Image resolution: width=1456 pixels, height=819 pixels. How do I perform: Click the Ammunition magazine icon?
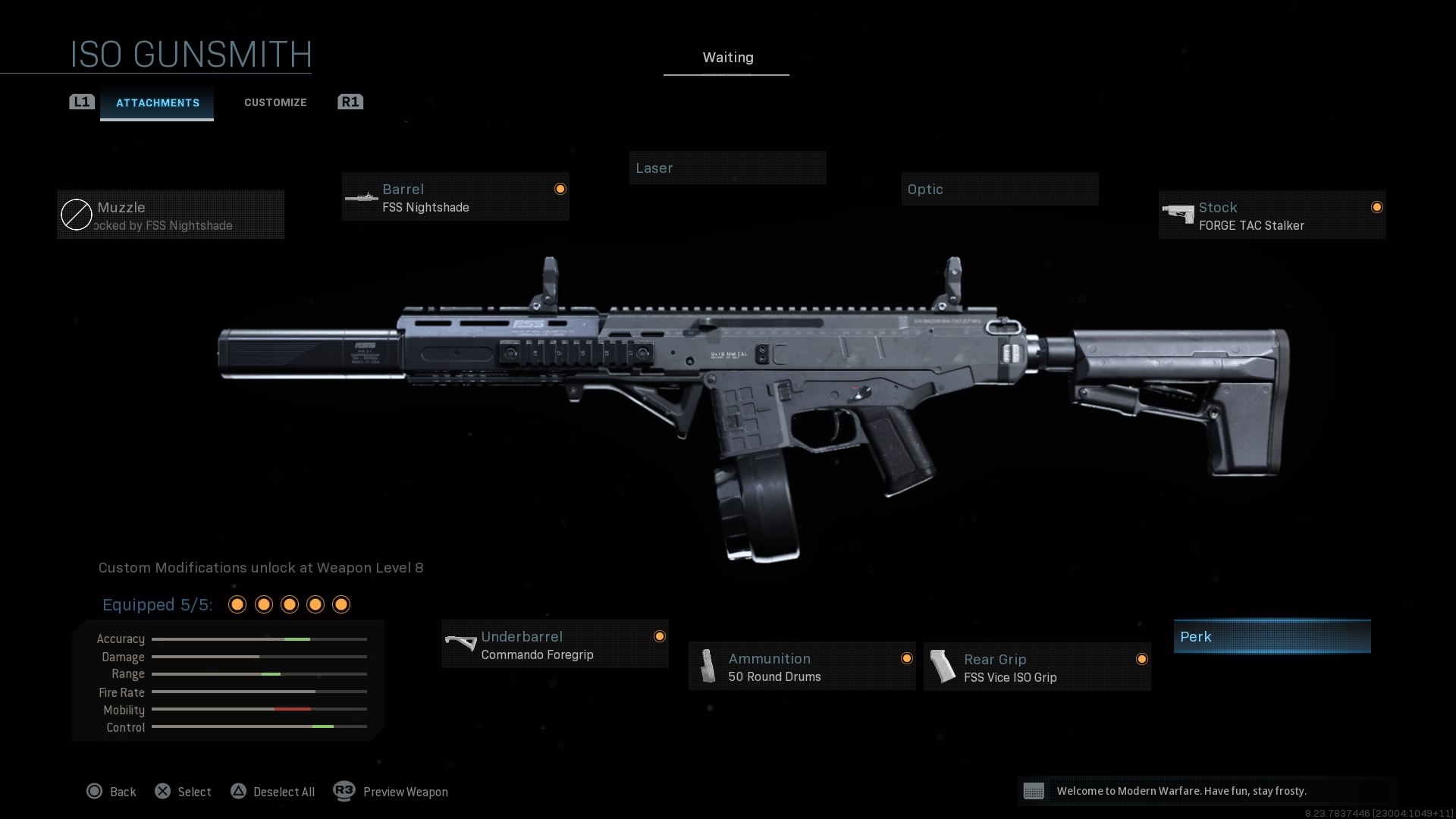[x=708, y=666]
